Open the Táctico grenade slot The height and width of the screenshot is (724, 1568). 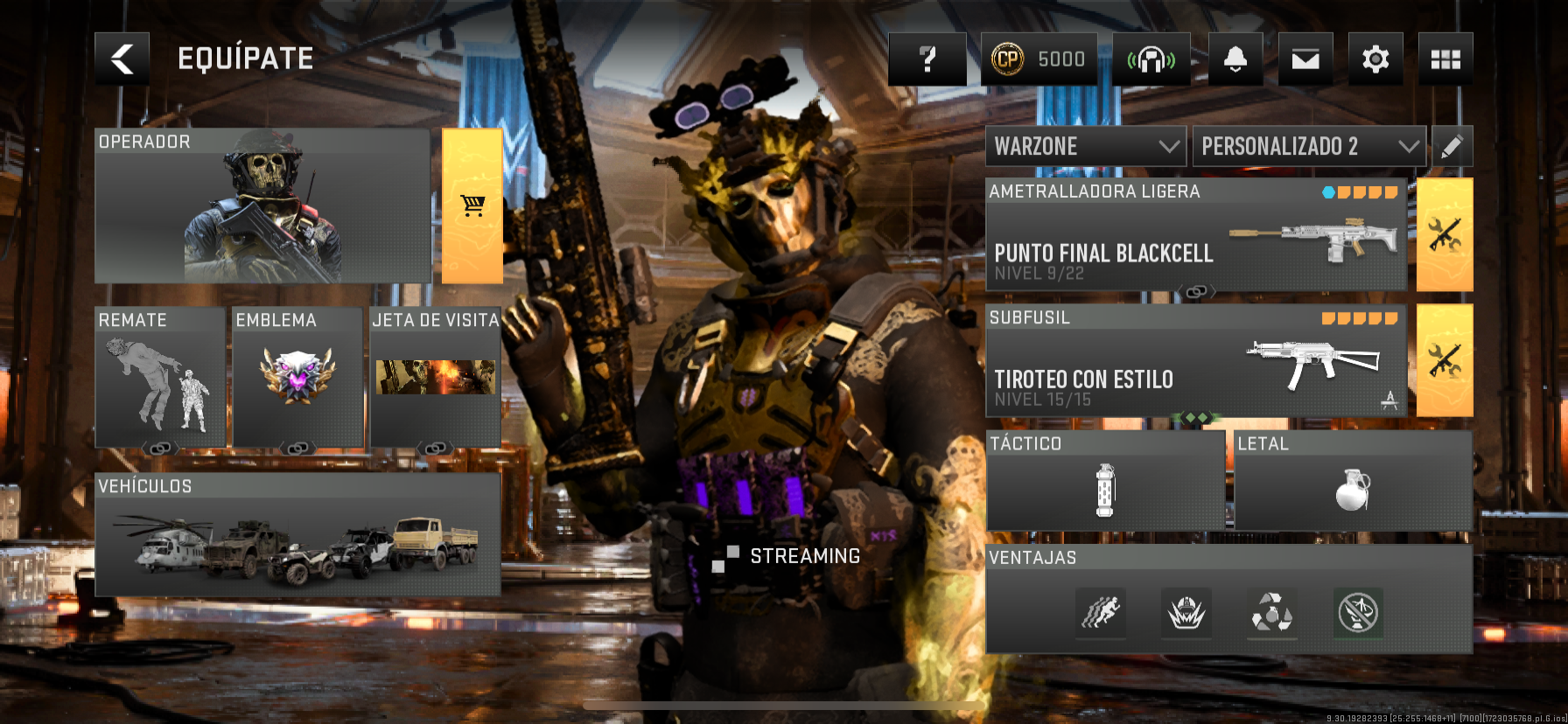point(1105,481)
